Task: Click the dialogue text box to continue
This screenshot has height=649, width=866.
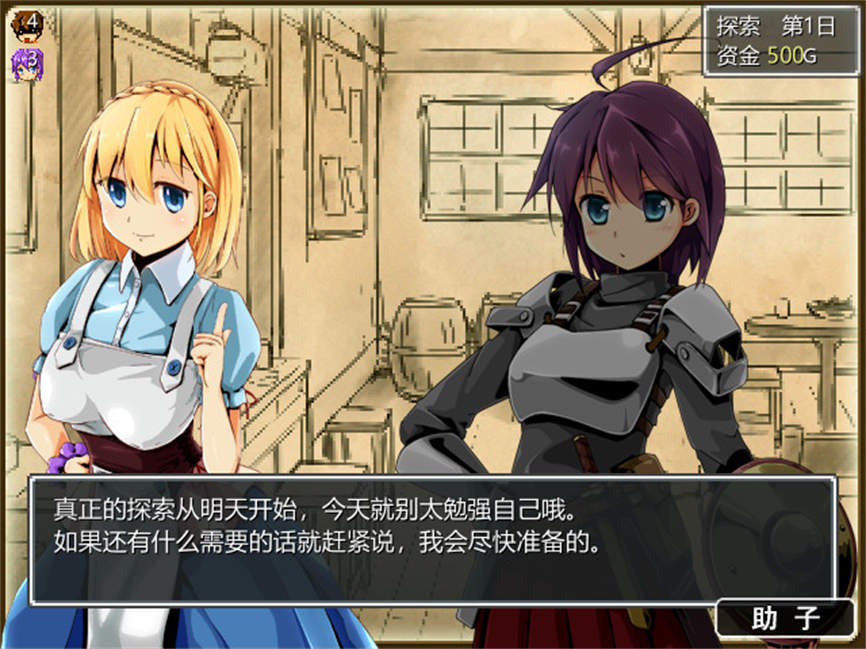Action: coord(431,540)
